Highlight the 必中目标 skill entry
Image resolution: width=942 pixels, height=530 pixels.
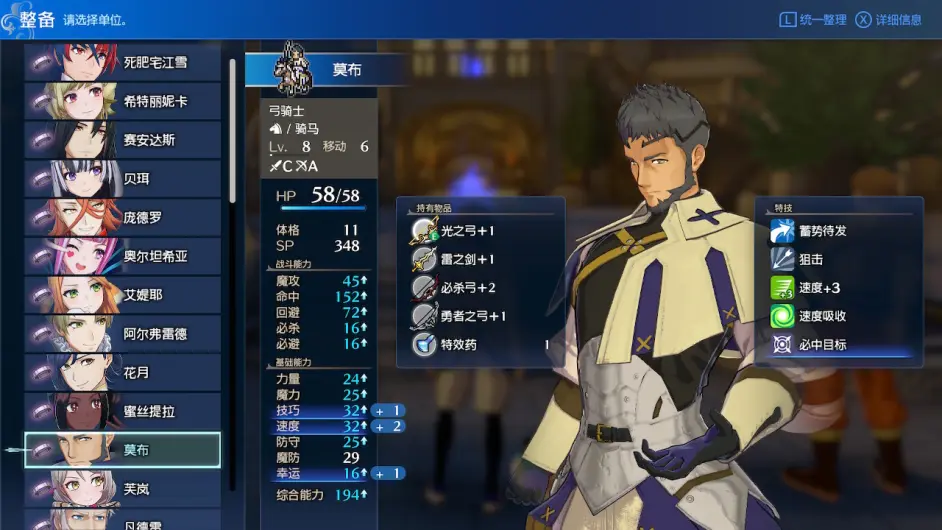tap(822, 345)
